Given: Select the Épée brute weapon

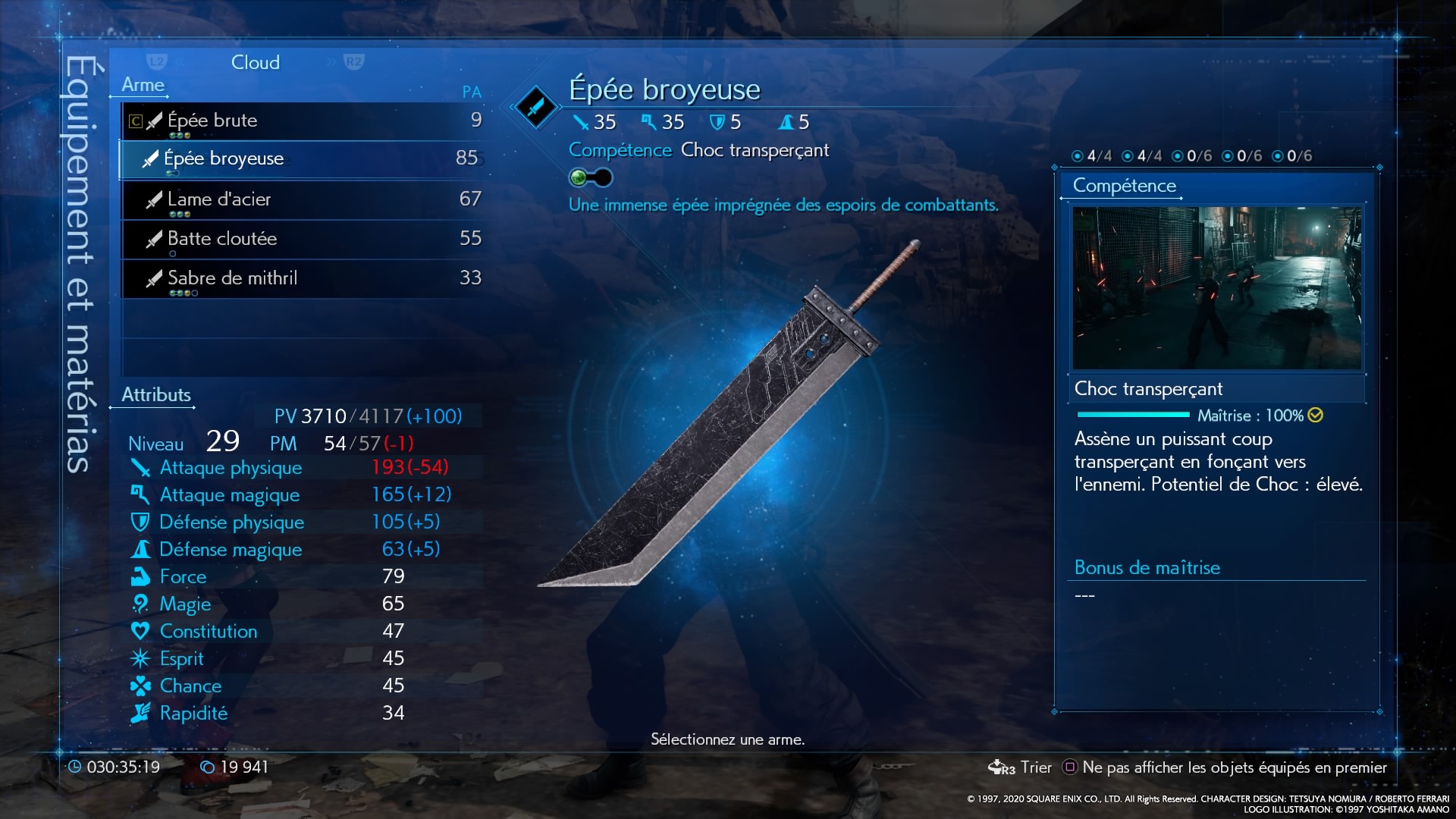Looking at the screenshot, I should tap(302, 121).
